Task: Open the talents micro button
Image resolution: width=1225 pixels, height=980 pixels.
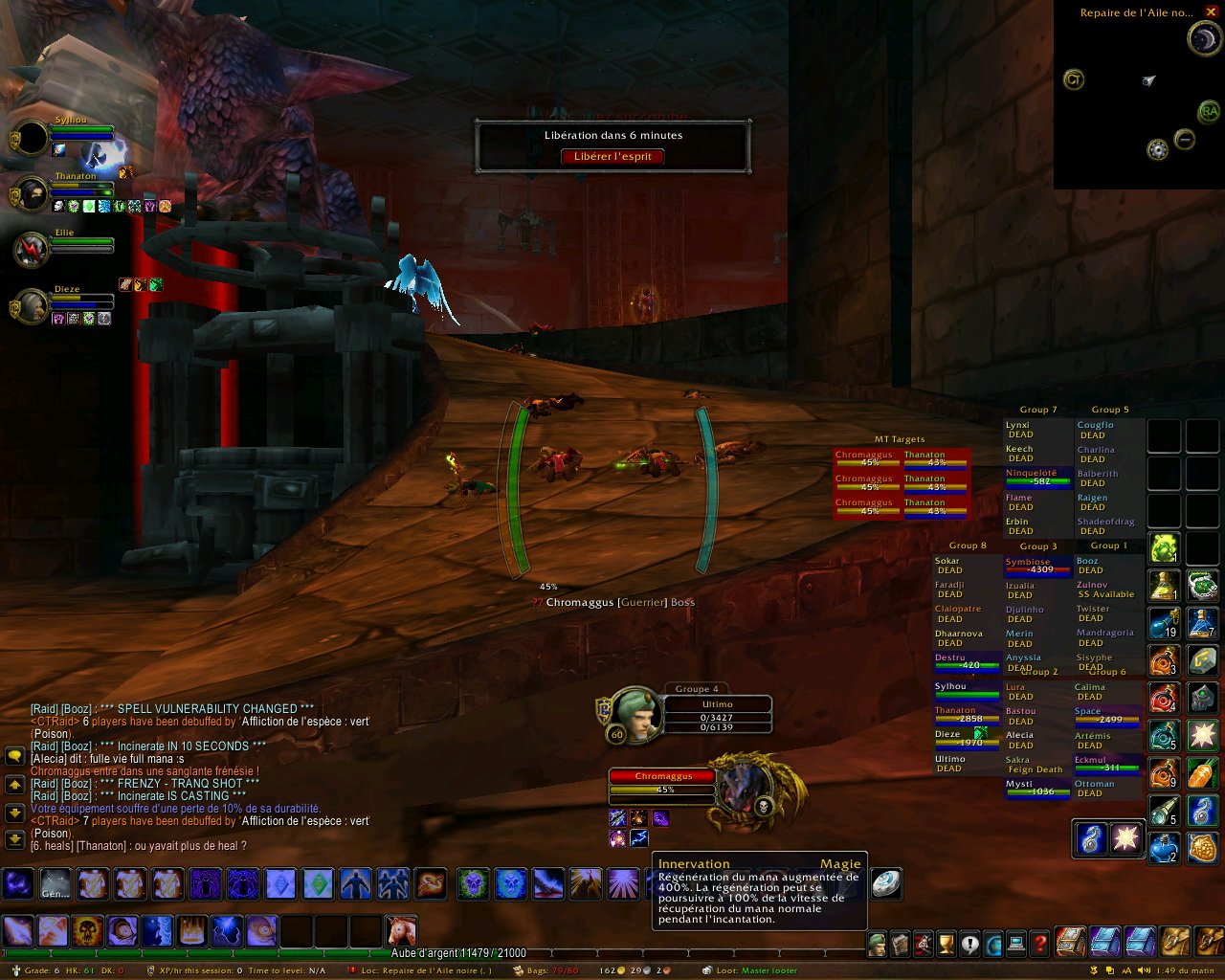Action: click(x=924, y=945)
